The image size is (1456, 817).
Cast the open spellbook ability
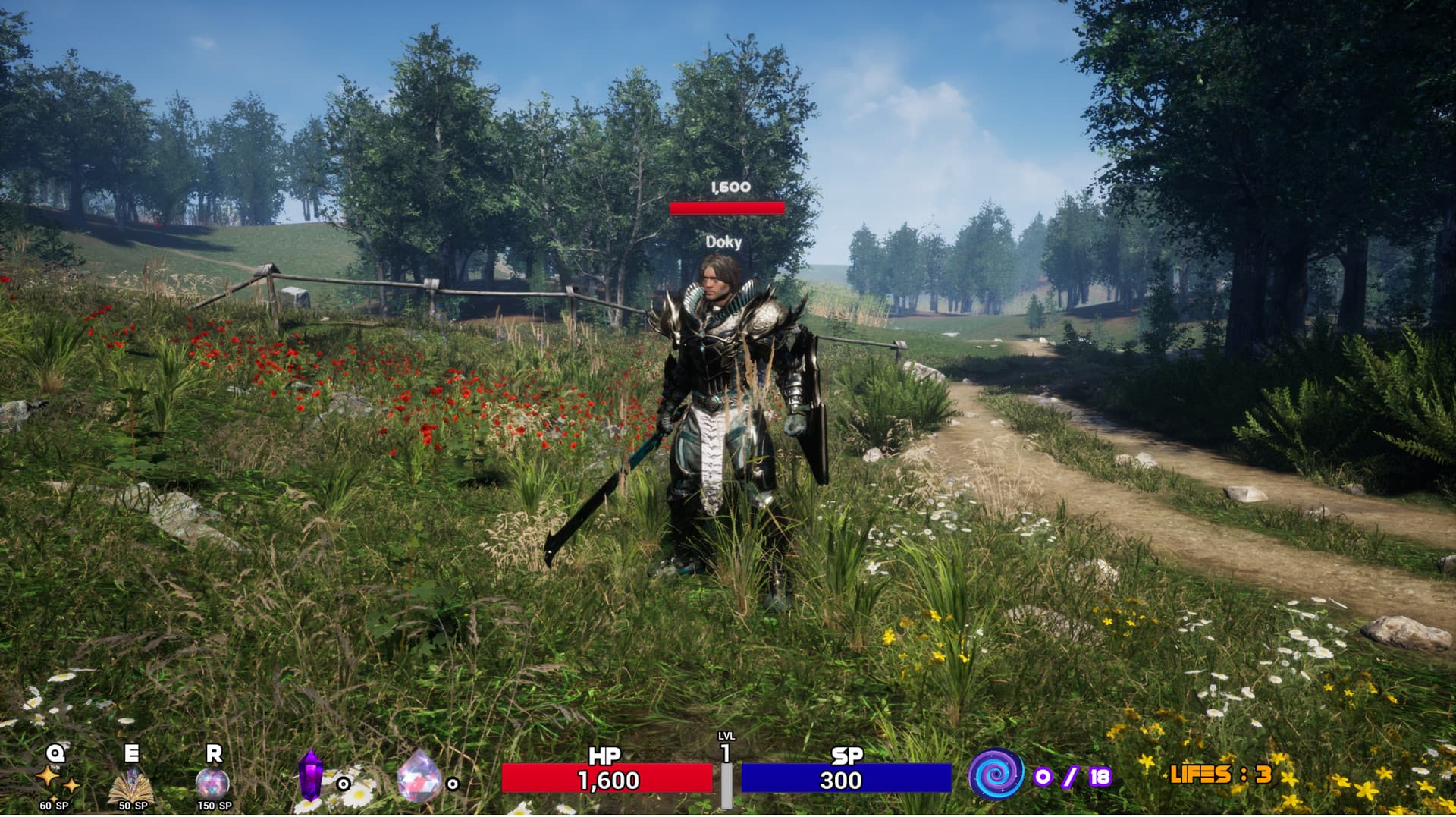133,783
